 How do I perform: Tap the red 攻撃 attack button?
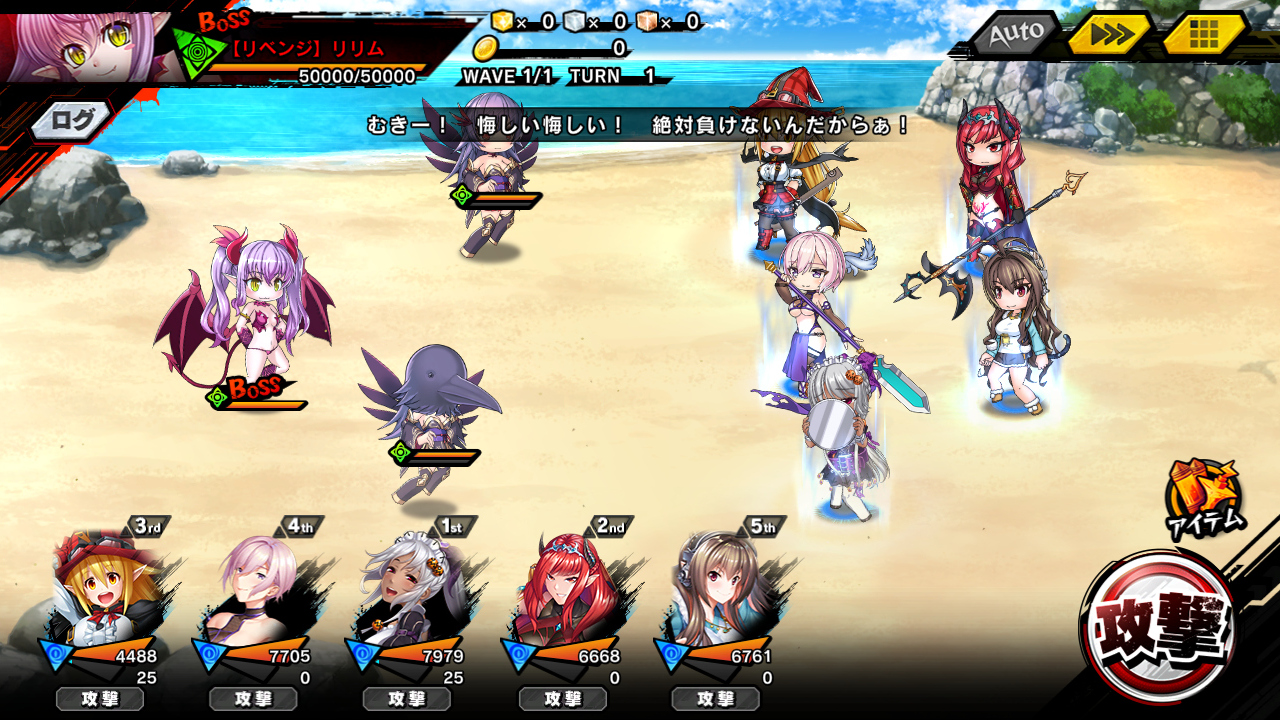coord(1160,626)
